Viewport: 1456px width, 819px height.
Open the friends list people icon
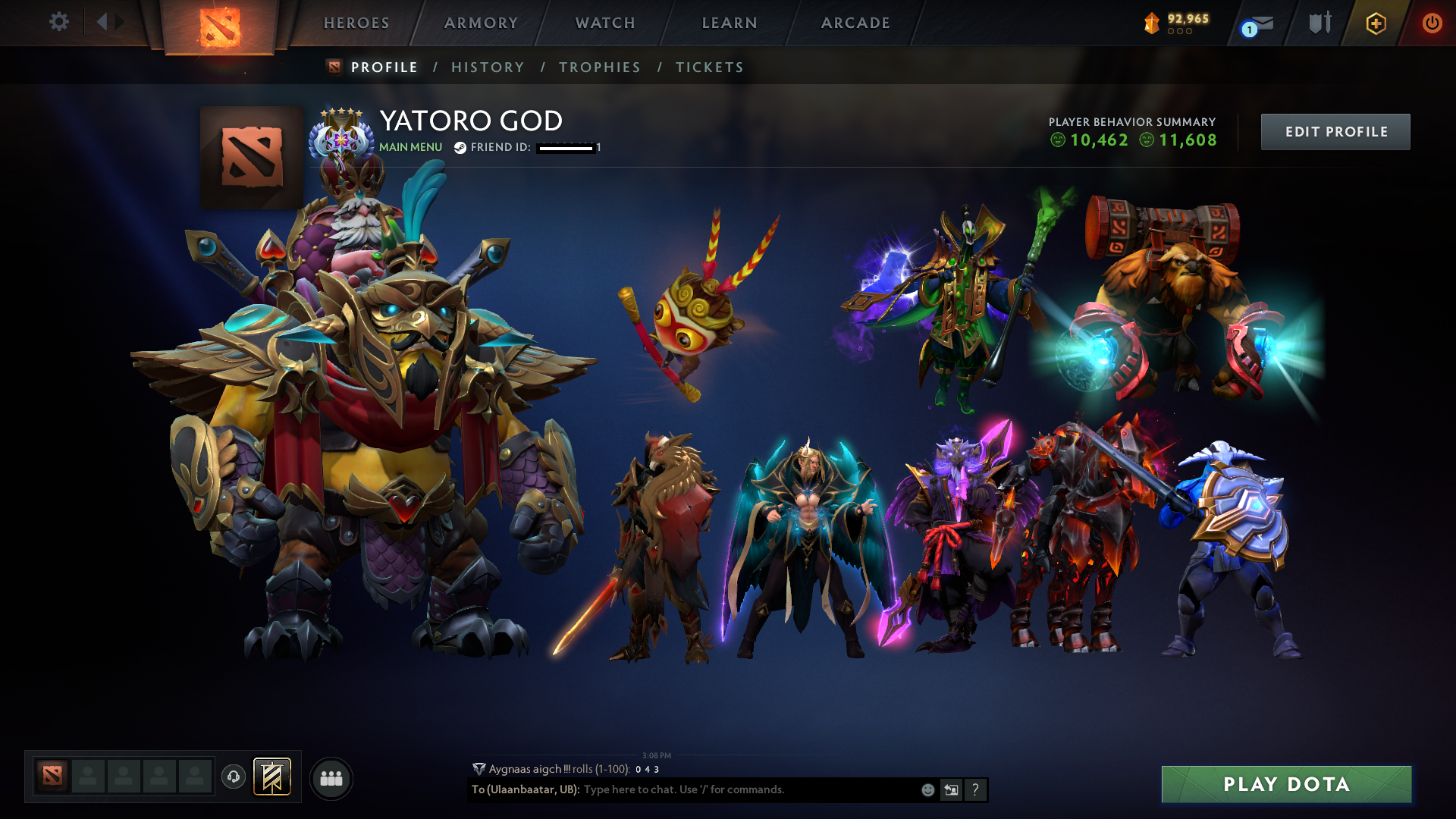click(331, 777)
